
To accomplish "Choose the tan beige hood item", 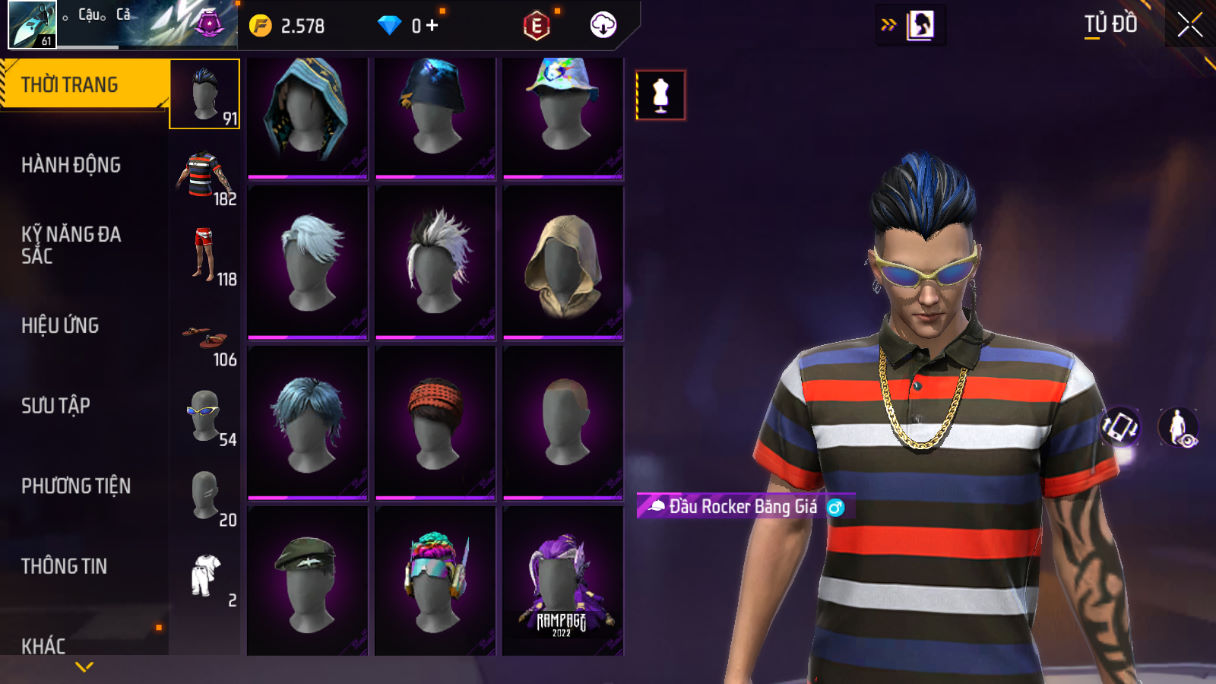I will point(563,261).
